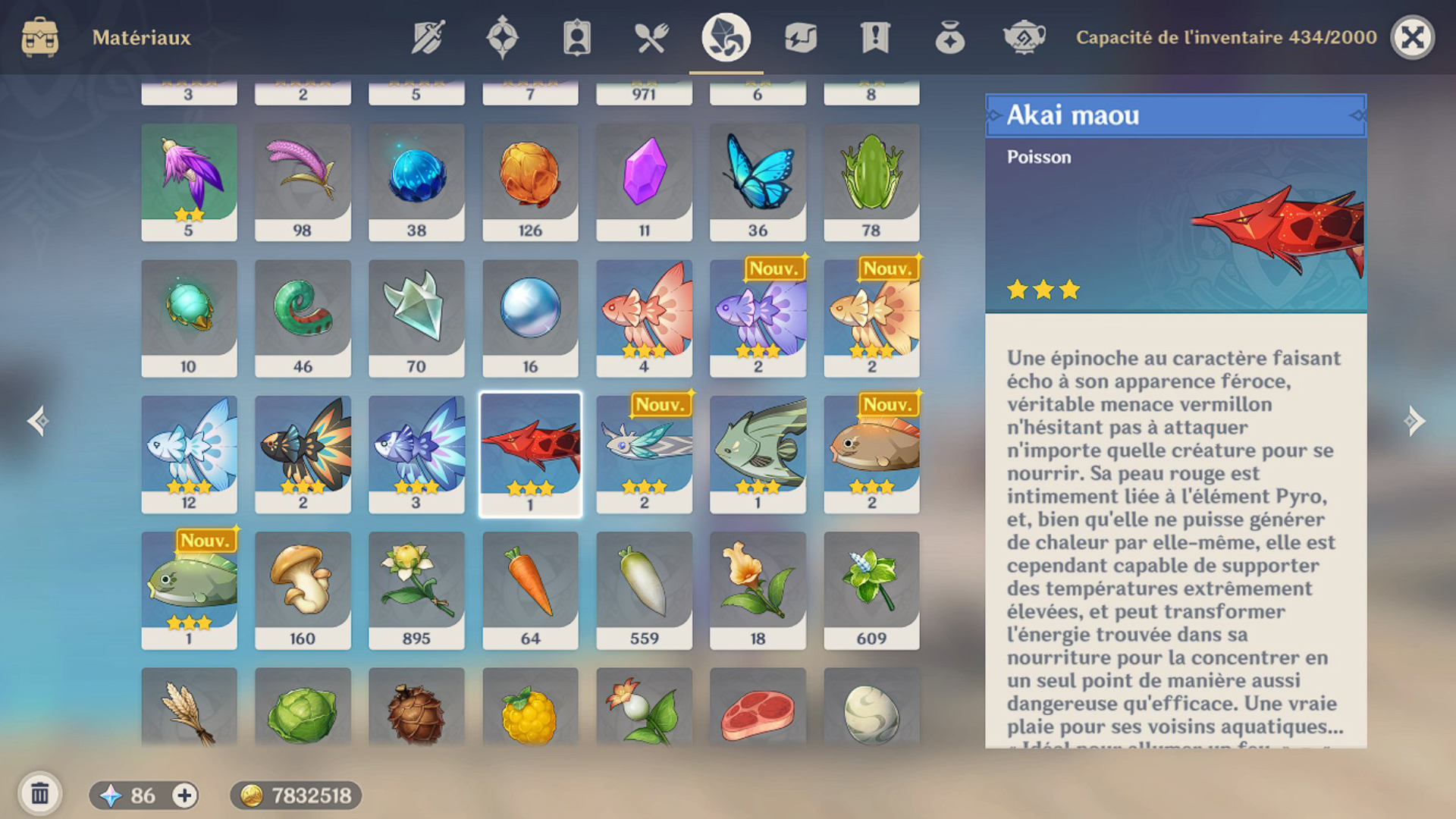Click the trash can delete button
This screenshot has height=819, width=1456.
39,794
